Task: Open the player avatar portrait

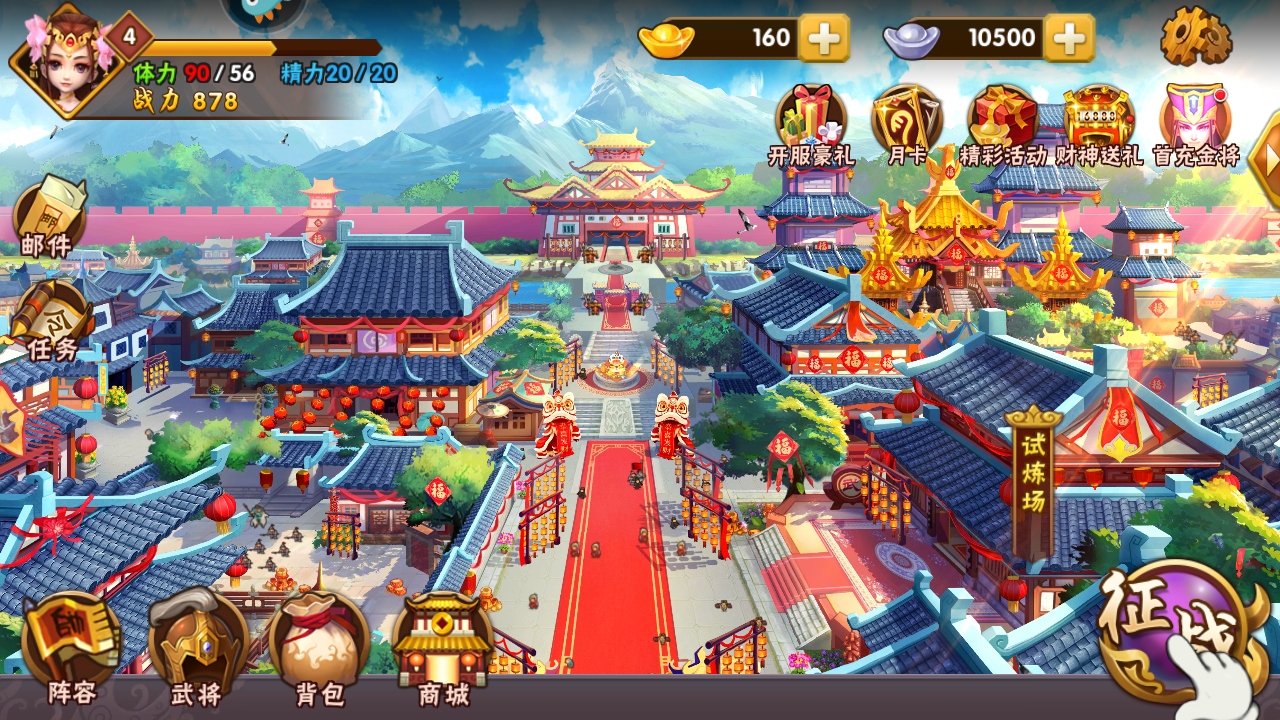Action: point(62,58)
